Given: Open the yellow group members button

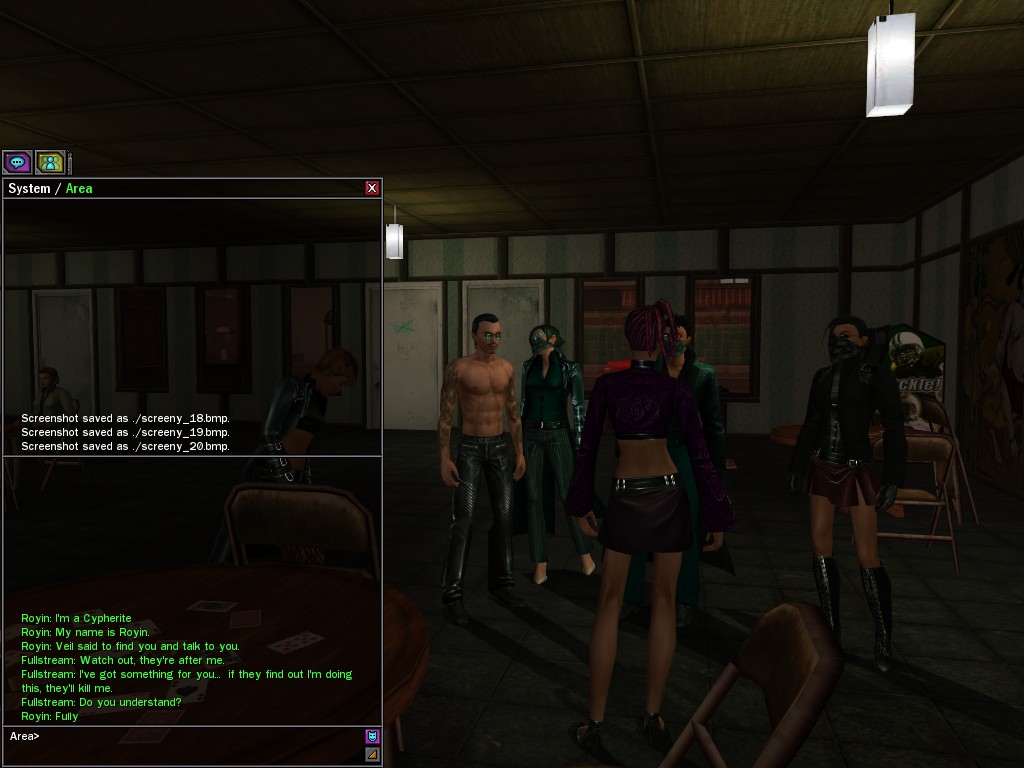Looking at the screenshot, I should coord(49,162).
